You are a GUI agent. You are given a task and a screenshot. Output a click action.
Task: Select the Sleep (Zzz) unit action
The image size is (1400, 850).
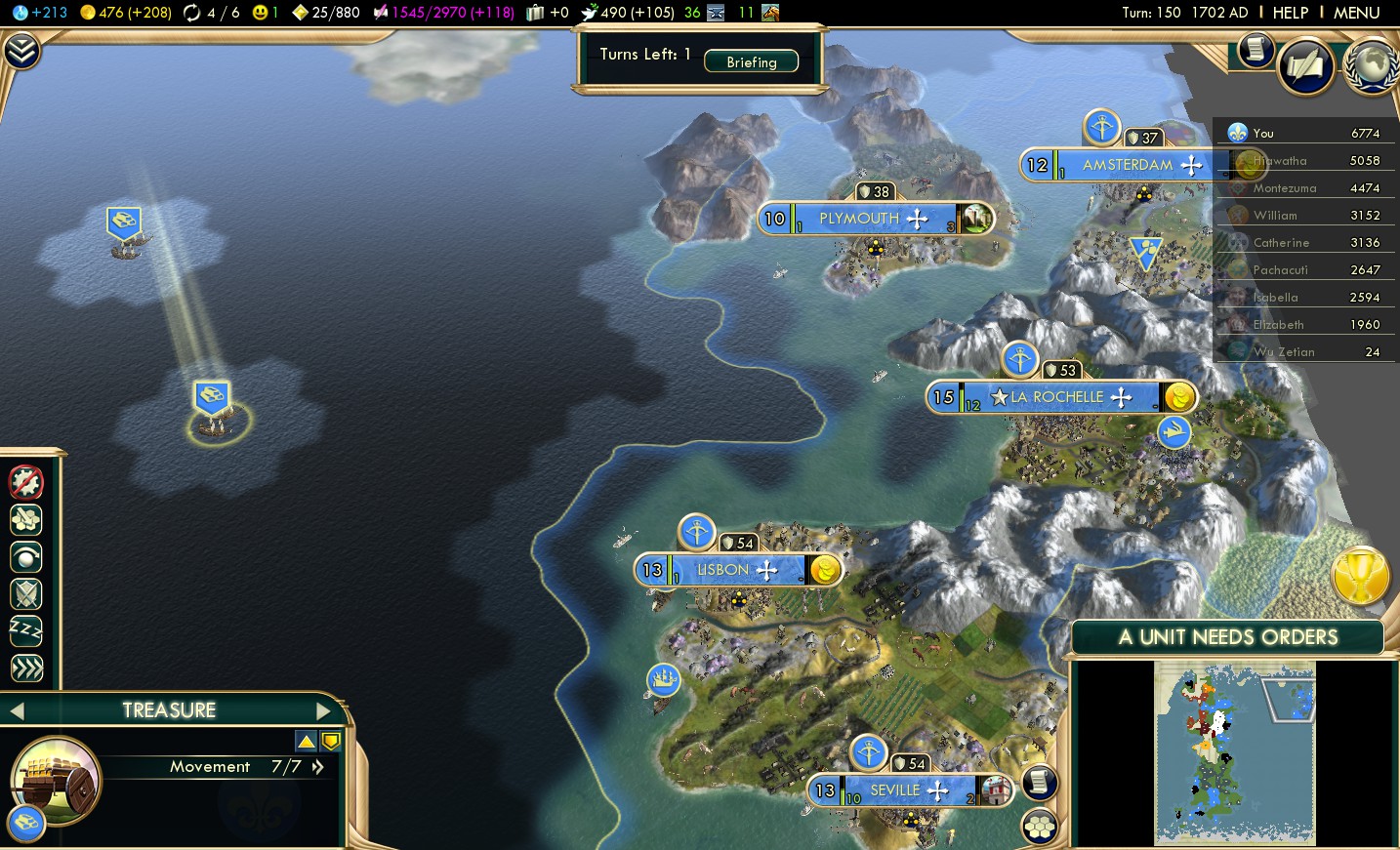26,630
